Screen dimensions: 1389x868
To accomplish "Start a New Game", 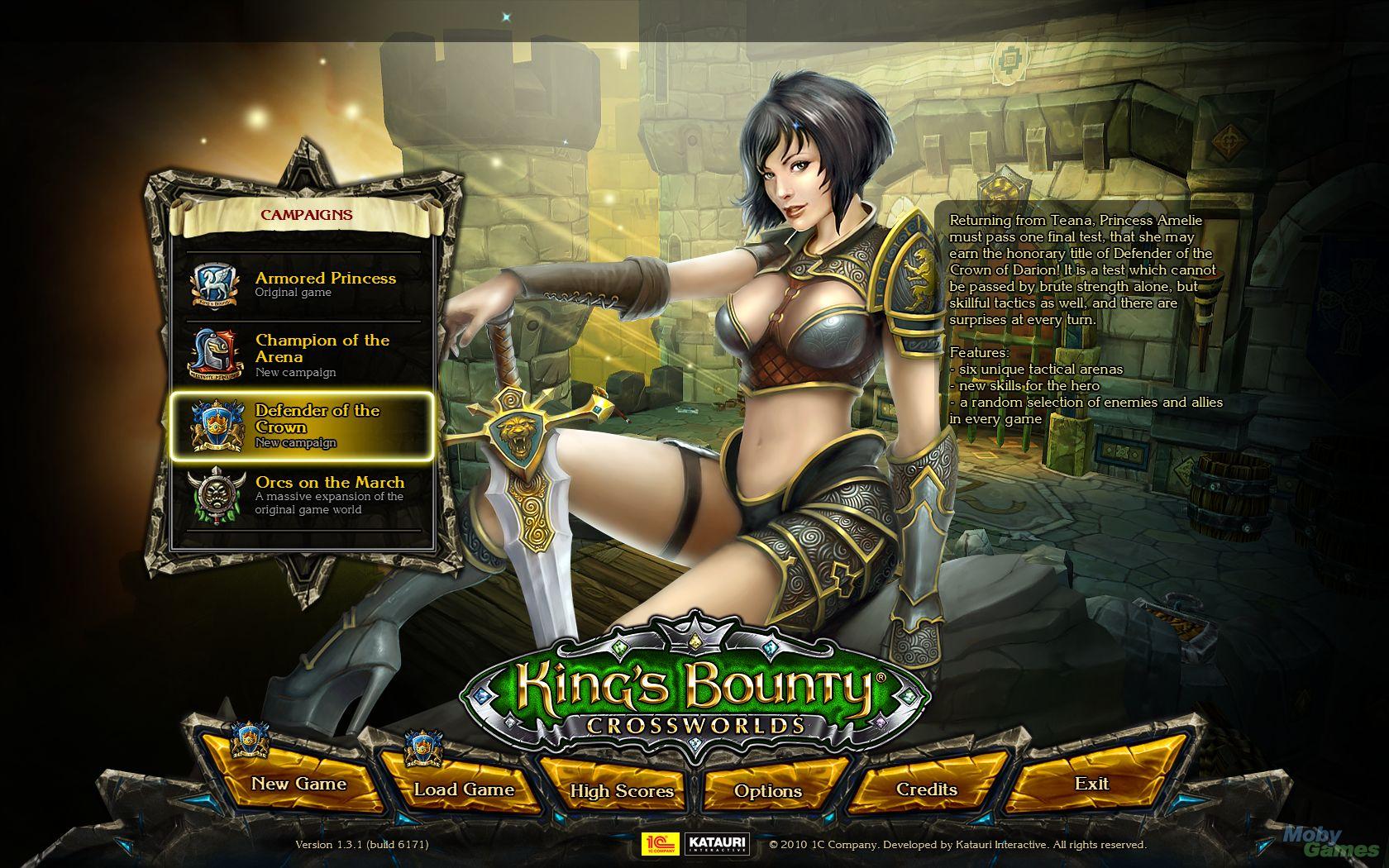I will (300, 785).
